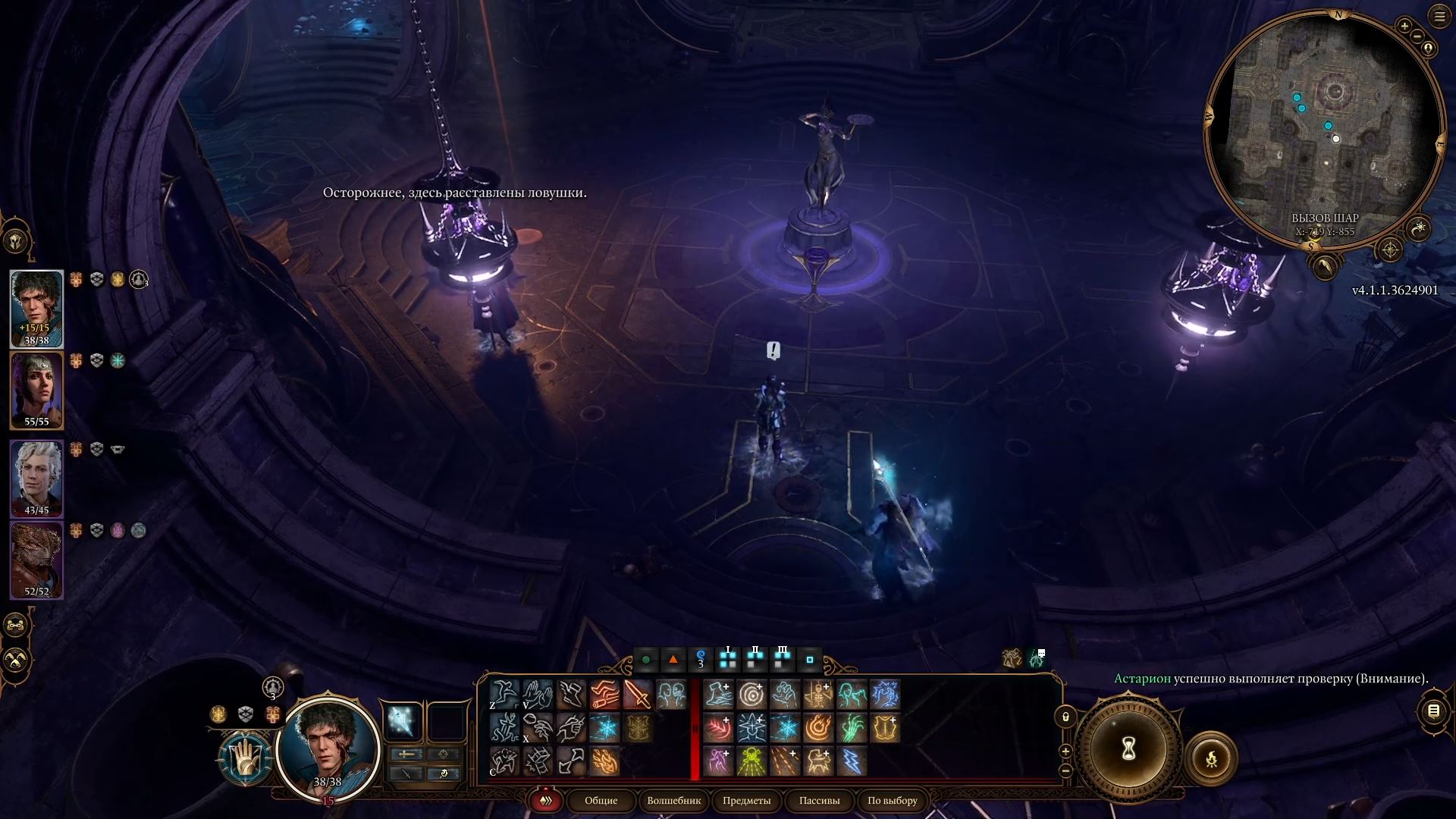Open the campfire rest button

tap(1211, 758)
